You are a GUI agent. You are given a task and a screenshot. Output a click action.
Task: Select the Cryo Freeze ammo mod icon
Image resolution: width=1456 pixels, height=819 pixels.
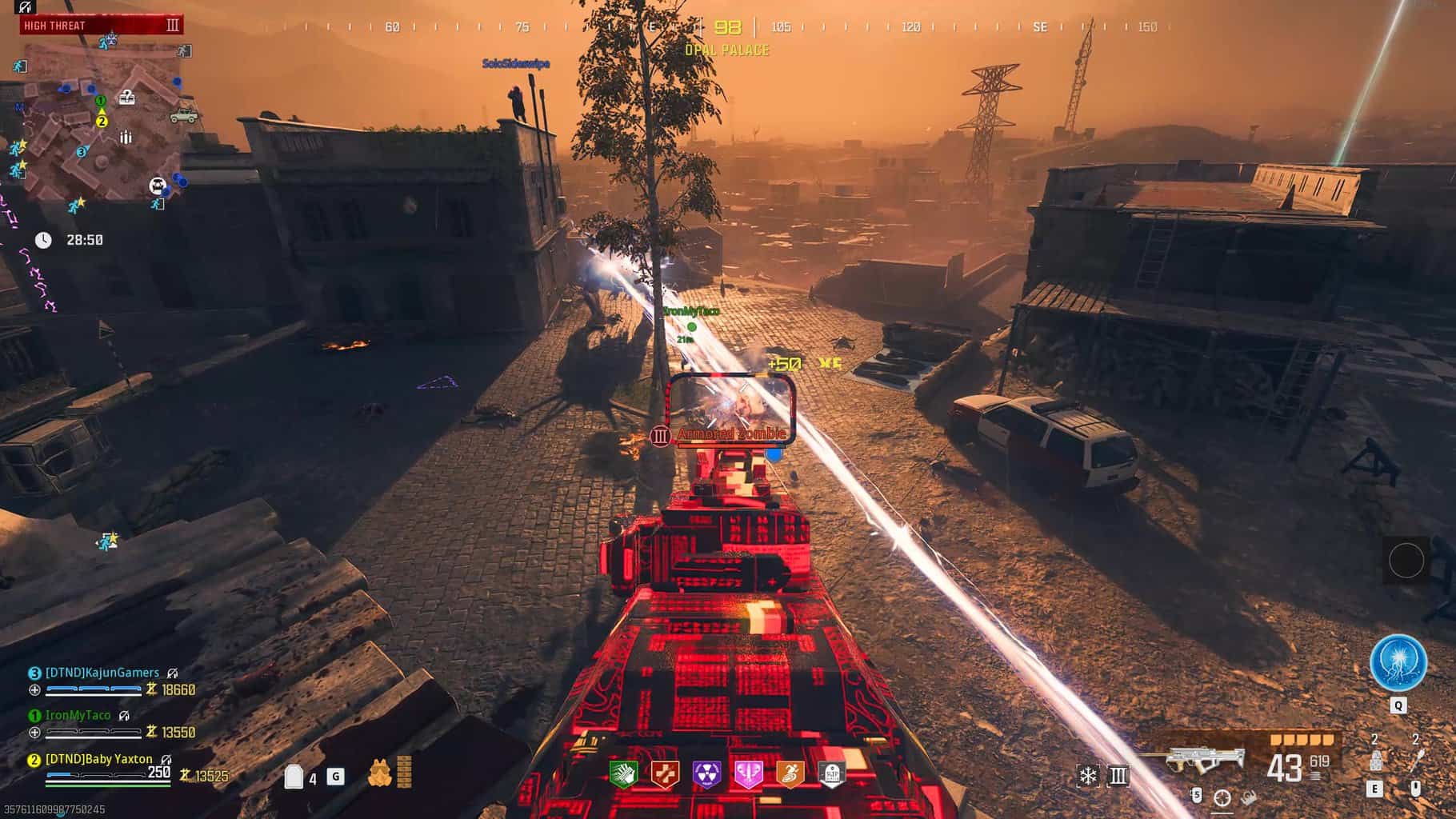click(1088, 775)
